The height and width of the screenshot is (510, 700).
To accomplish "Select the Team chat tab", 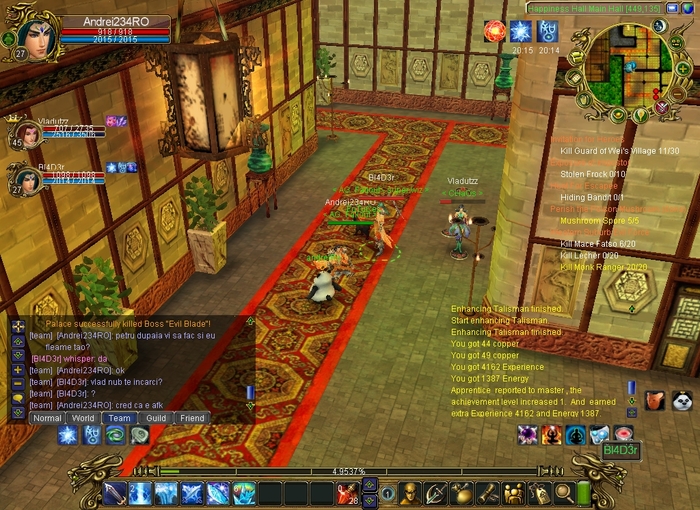I will point(120,418).
